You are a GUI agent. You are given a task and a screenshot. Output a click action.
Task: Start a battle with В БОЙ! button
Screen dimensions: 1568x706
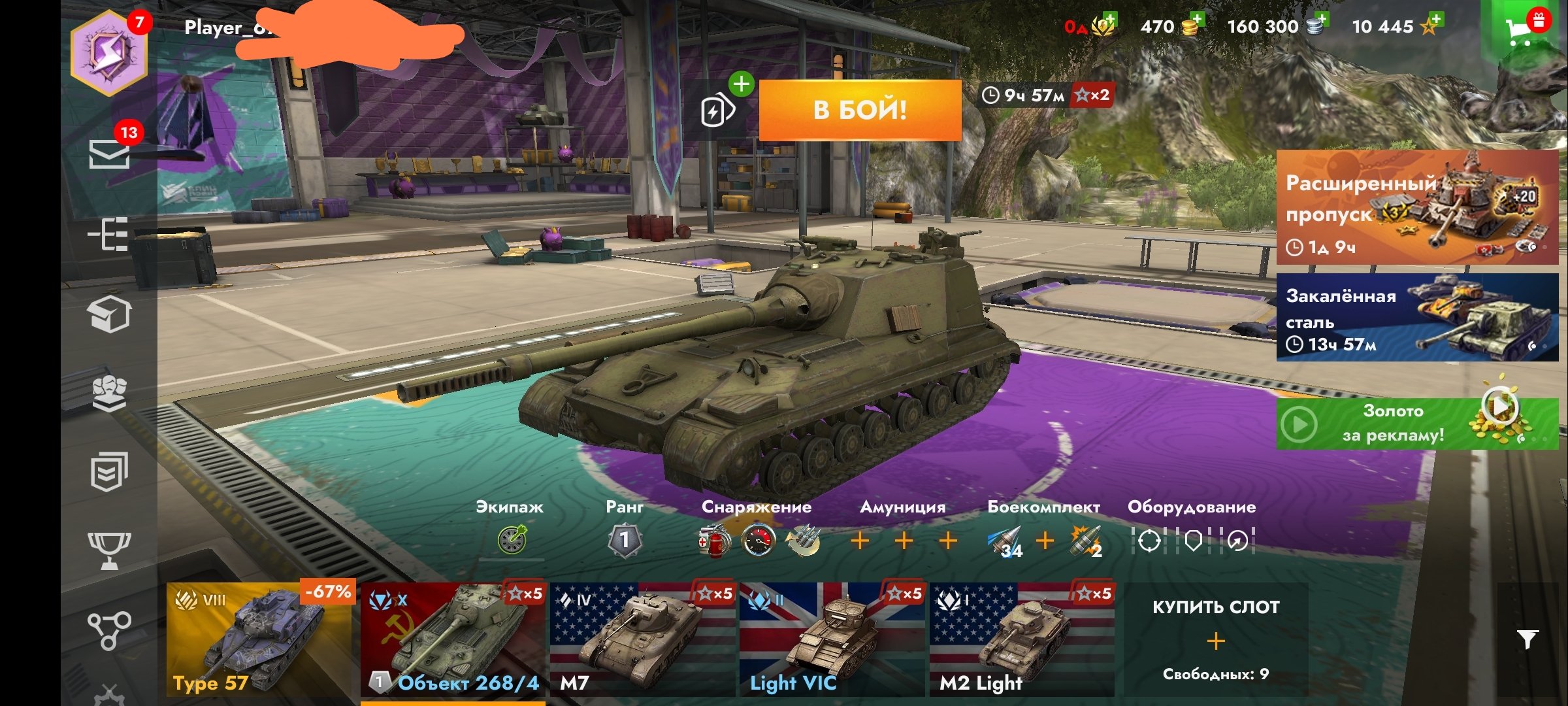(860, 110)
